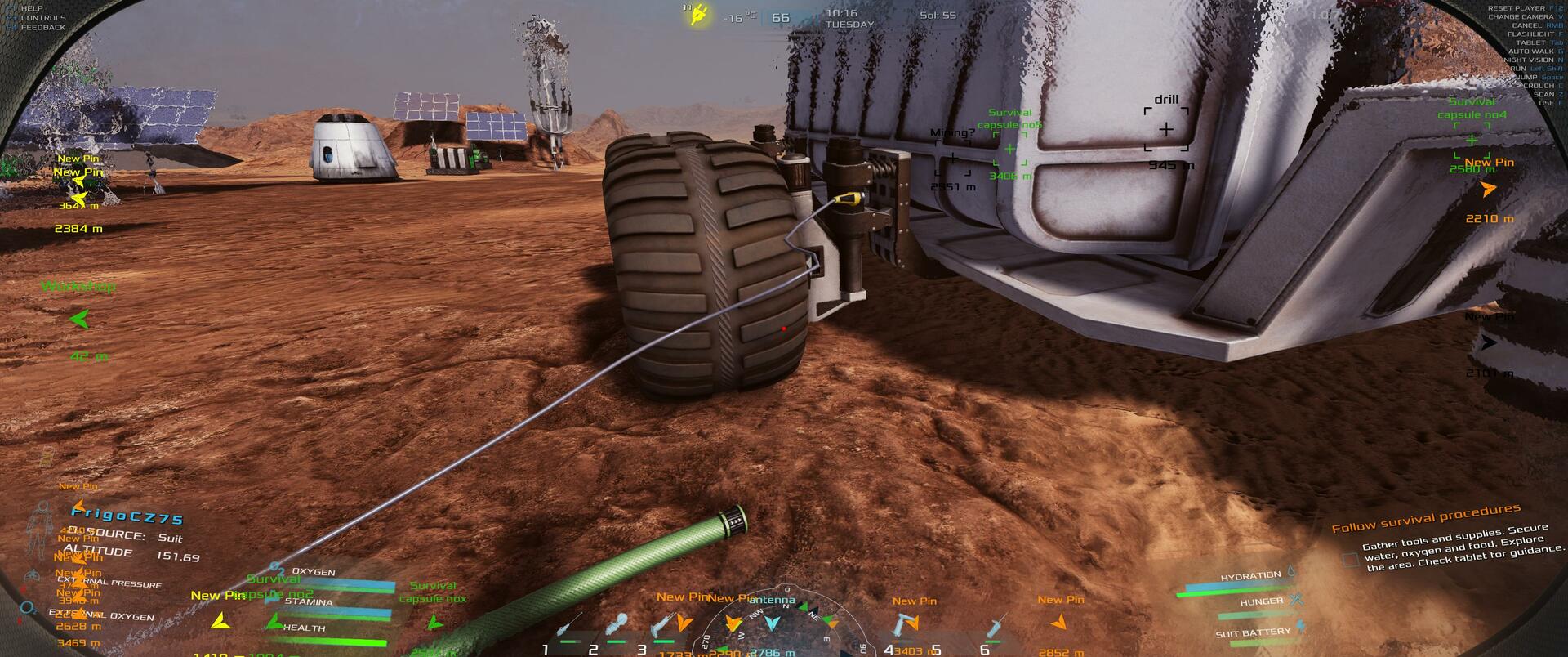Click the FrigoCZ75 player name

[127, 516]
